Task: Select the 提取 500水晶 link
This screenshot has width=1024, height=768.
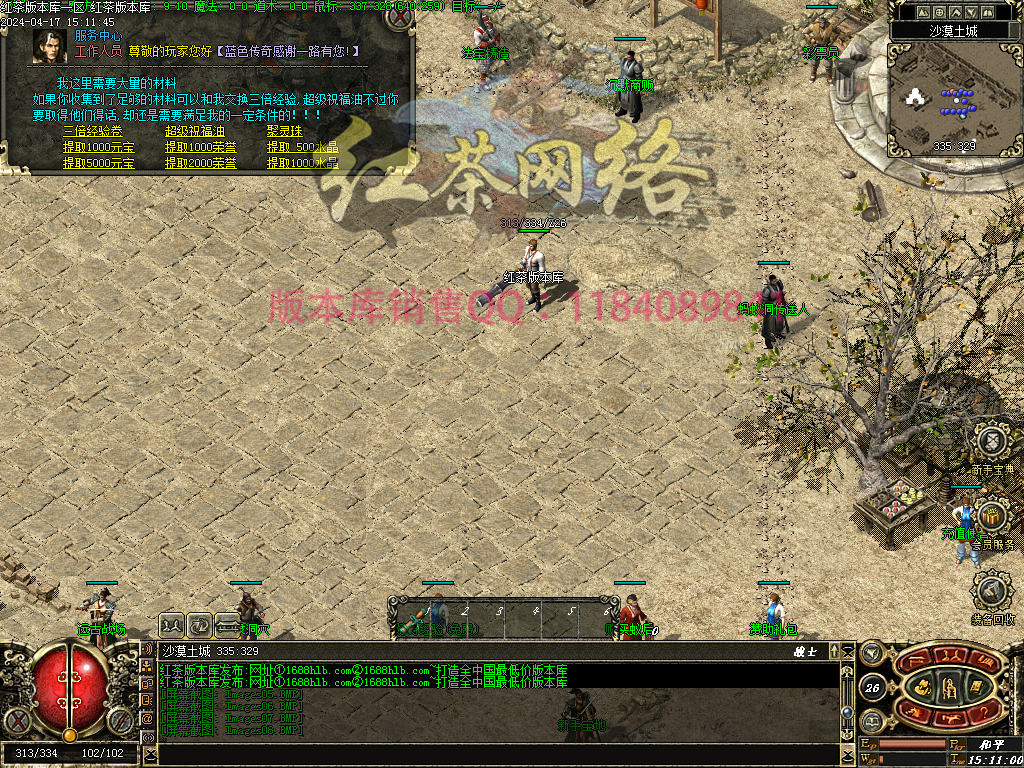Action: 302,147
